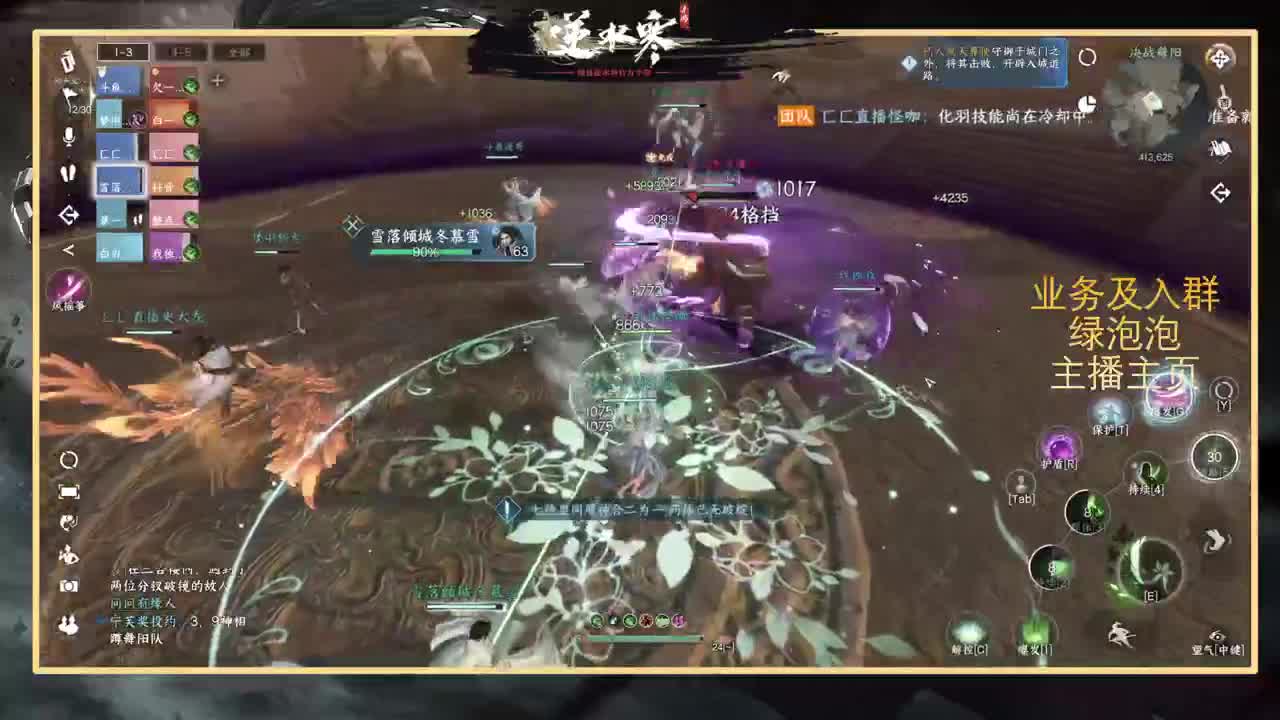This screenshot has width=1280, height=720.
Task: Select the 护盾[R] shield skill icon
Action: point(1058,447)
